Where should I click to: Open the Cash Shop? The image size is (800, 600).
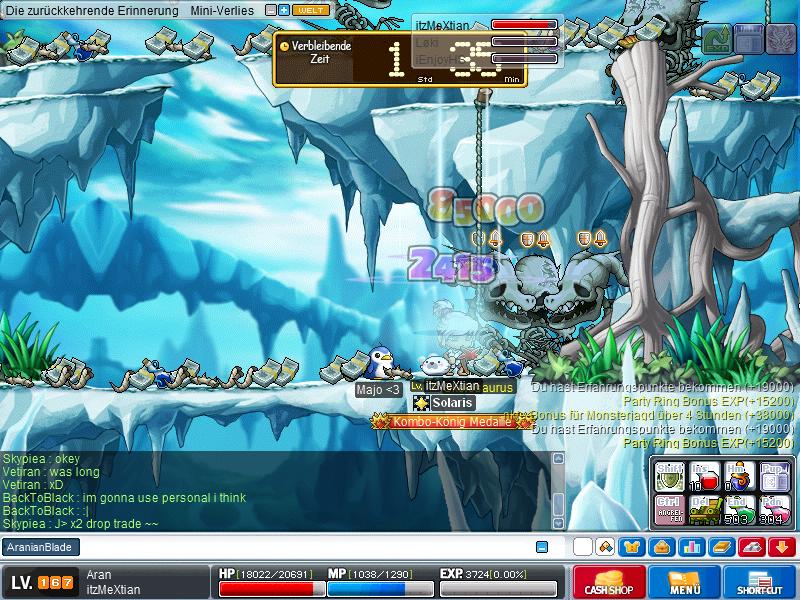[610, 582]
